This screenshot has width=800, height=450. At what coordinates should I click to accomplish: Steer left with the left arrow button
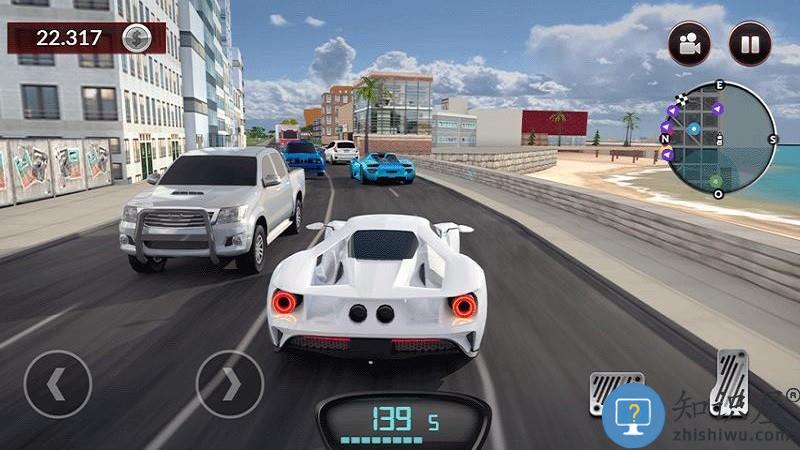point(58,383)
